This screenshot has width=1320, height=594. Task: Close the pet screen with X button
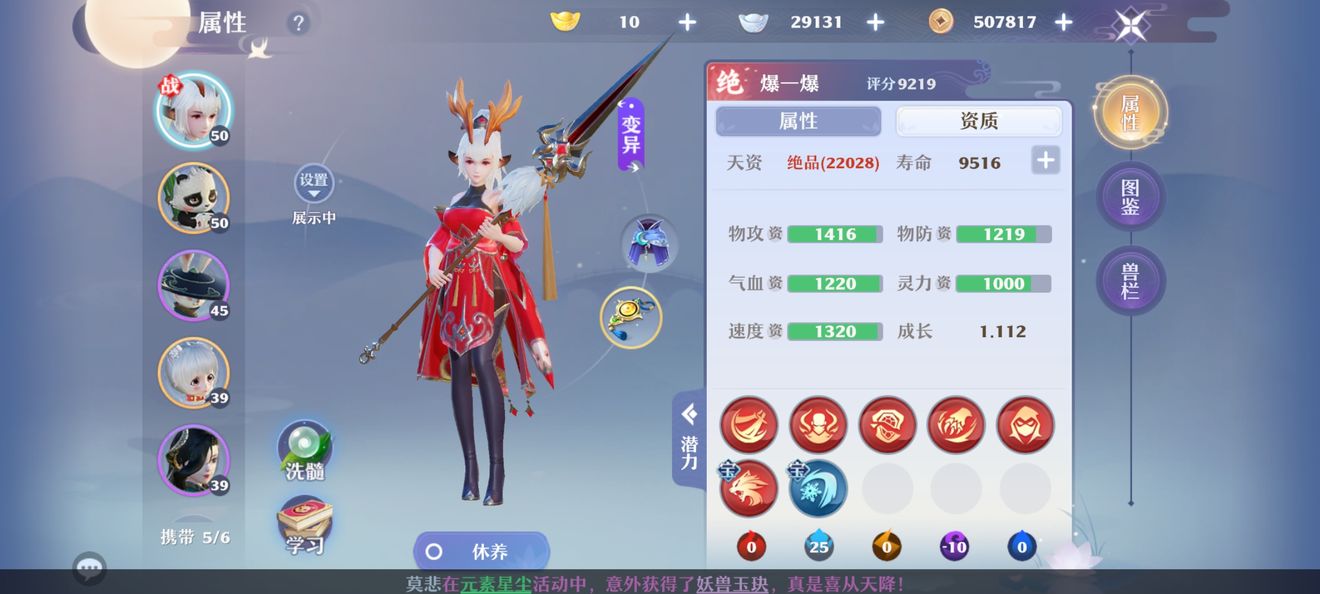(1131, 23)
